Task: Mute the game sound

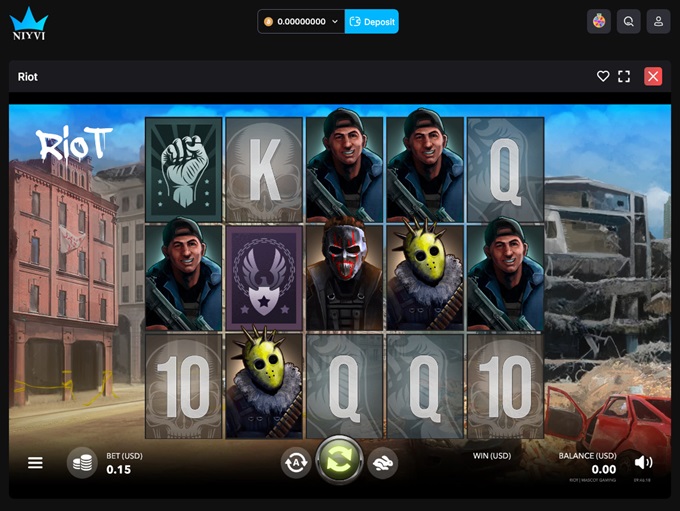Action: pyautogui.click(x=643, y=462)
